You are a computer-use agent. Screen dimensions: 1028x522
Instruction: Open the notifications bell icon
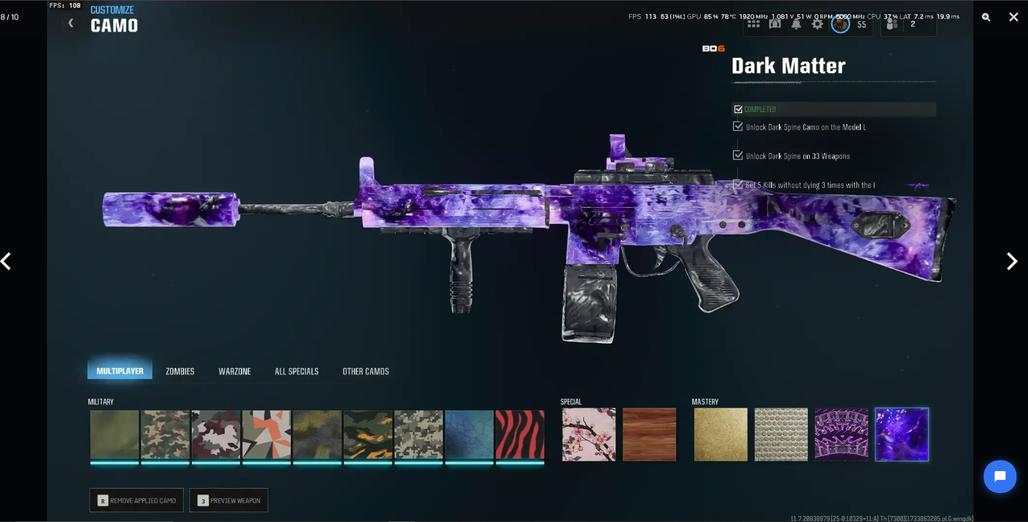click(x=797, y=24)
